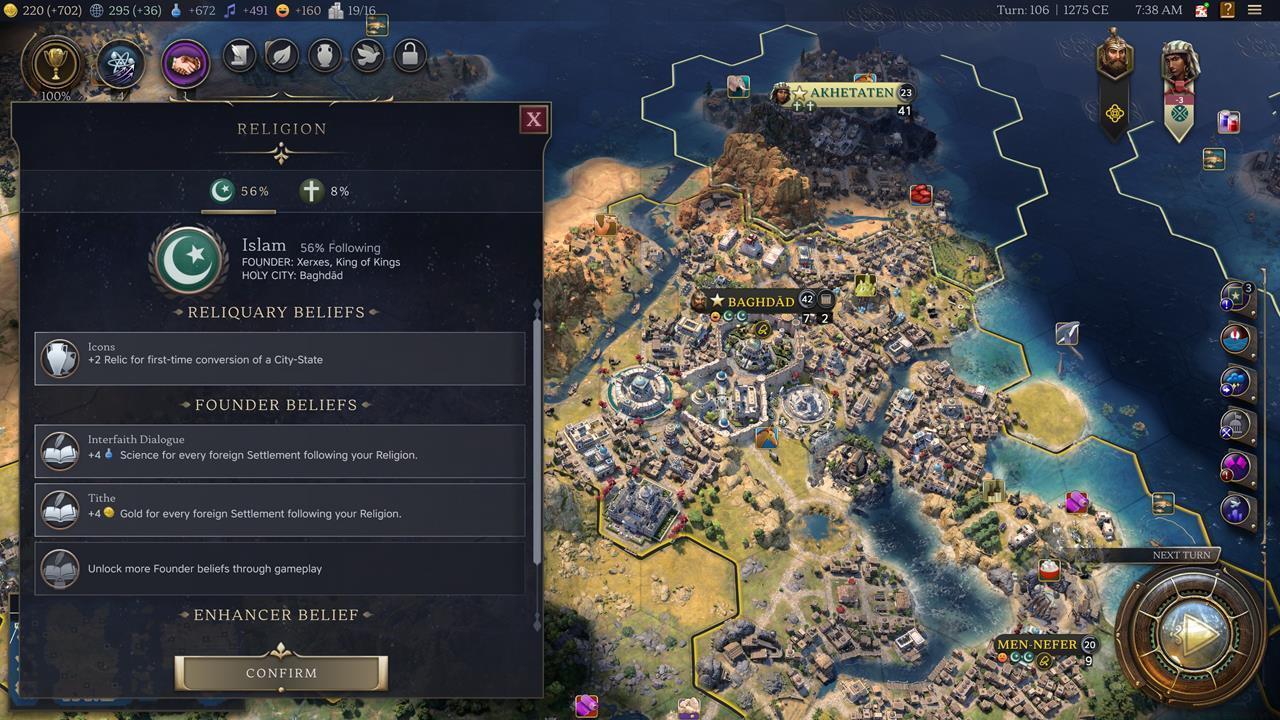
Task: Switch to the Islam 56% tab
Action: 239,191
